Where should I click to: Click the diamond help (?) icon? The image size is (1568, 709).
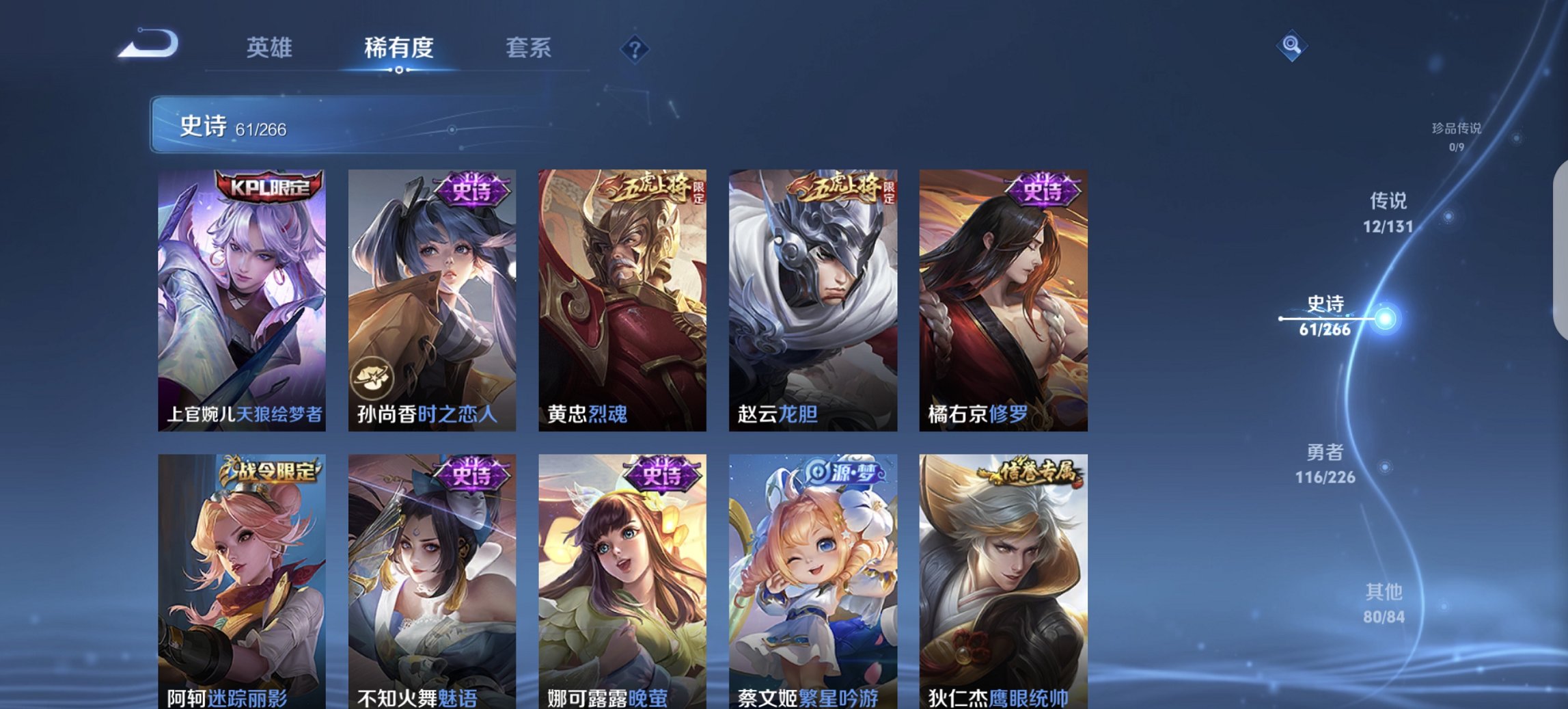tap(633, 49)
